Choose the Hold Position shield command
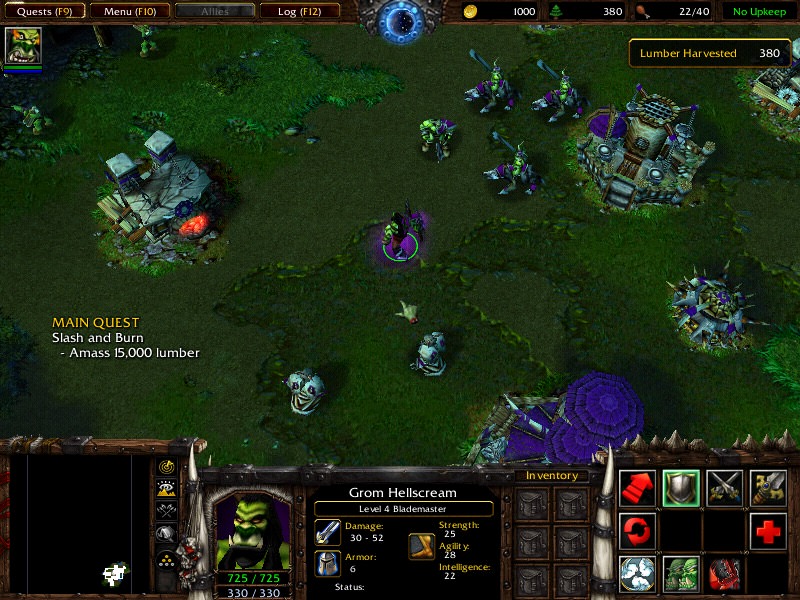Viewport: 800px width, 600px height. pos(681,487)
